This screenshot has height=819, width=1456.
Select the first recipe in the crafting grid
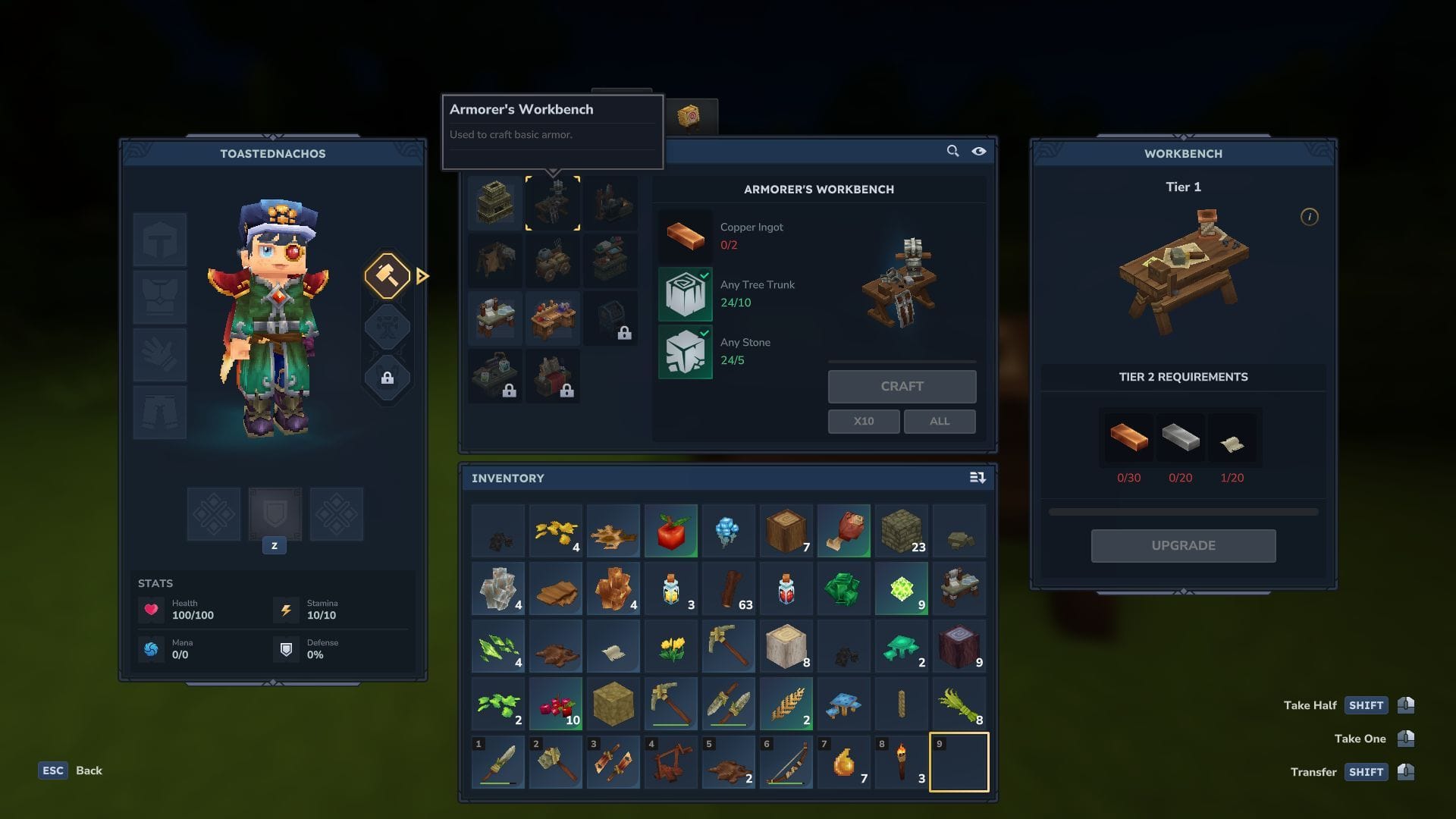click(495, 202)
